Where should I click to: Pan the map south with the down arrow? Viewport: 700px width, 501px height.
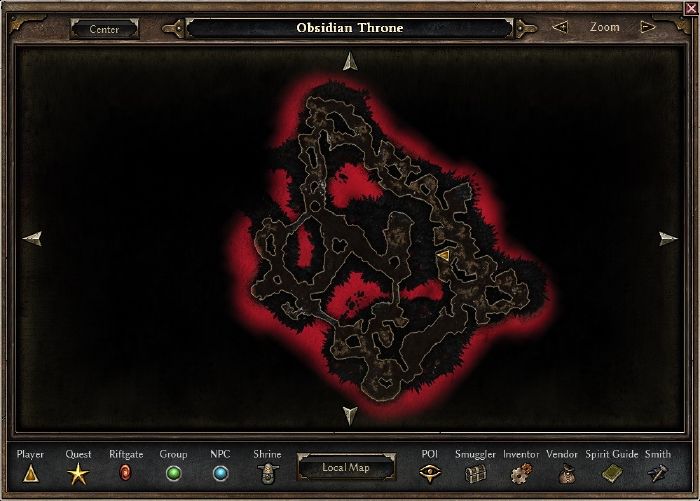tap(349, 415)
